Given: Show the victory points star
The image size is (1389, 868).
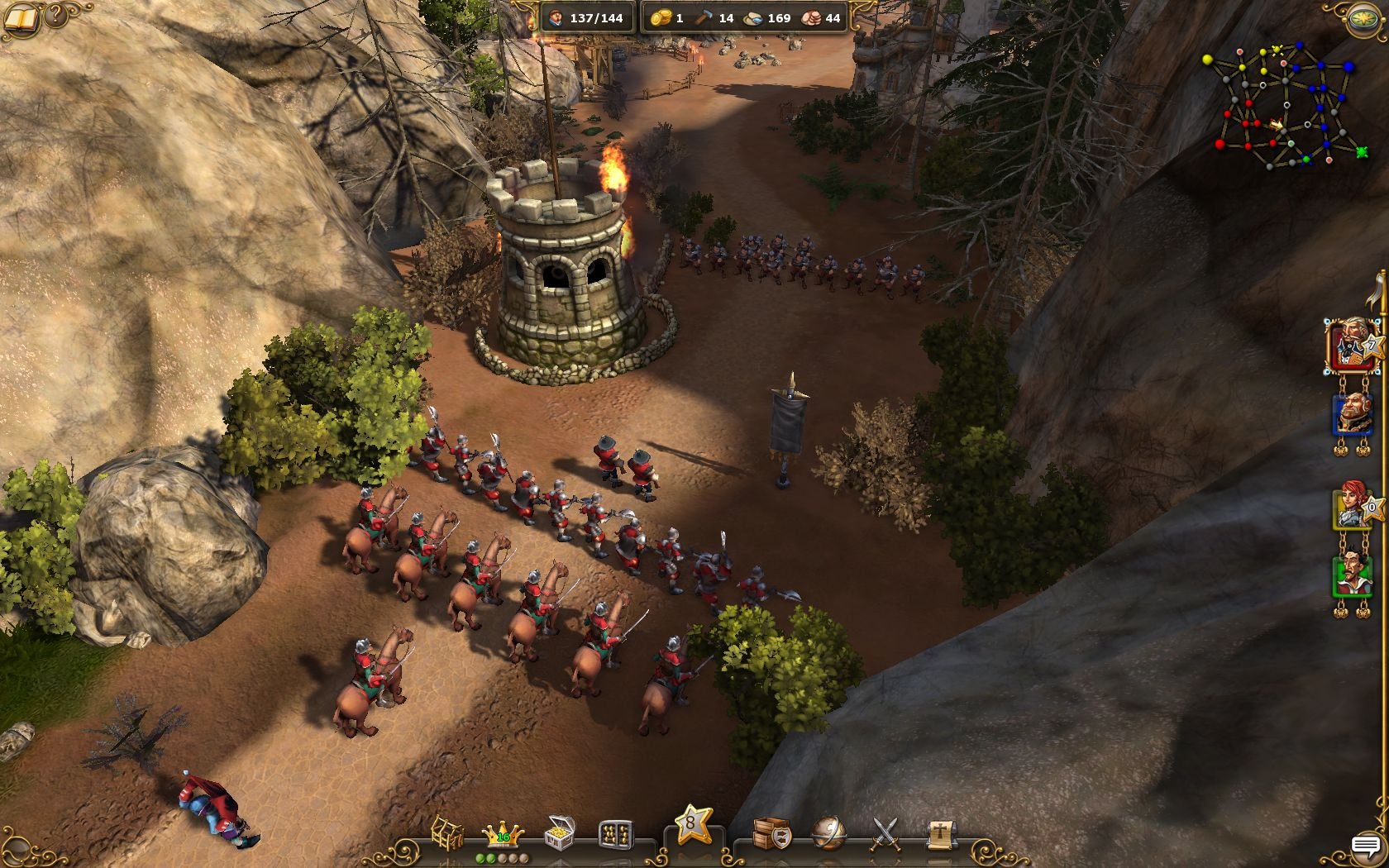Looking at the screenshot, I should (x=693, y=825).
